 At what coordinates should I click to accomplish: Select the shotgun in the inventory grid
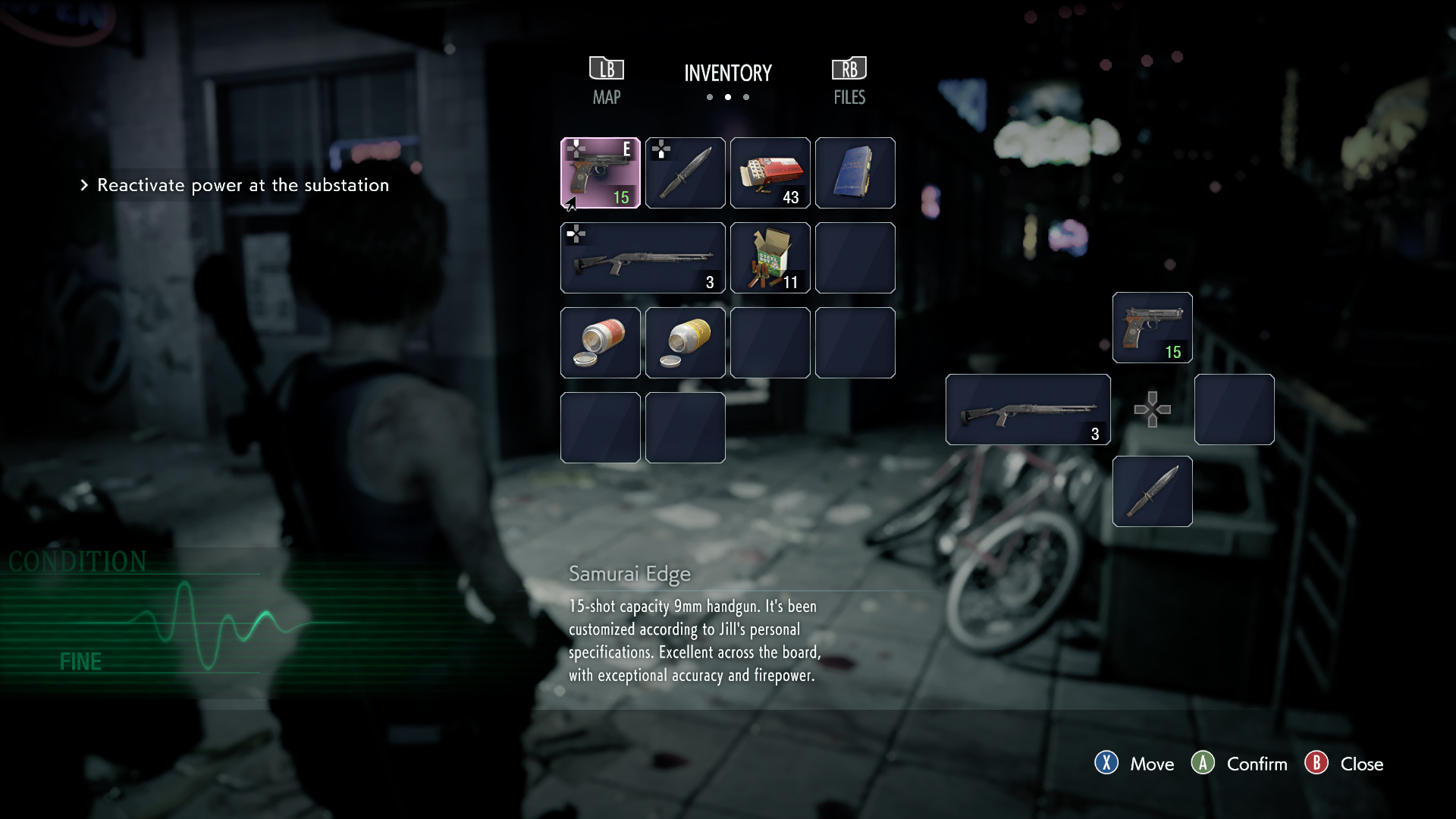(643, 258)
